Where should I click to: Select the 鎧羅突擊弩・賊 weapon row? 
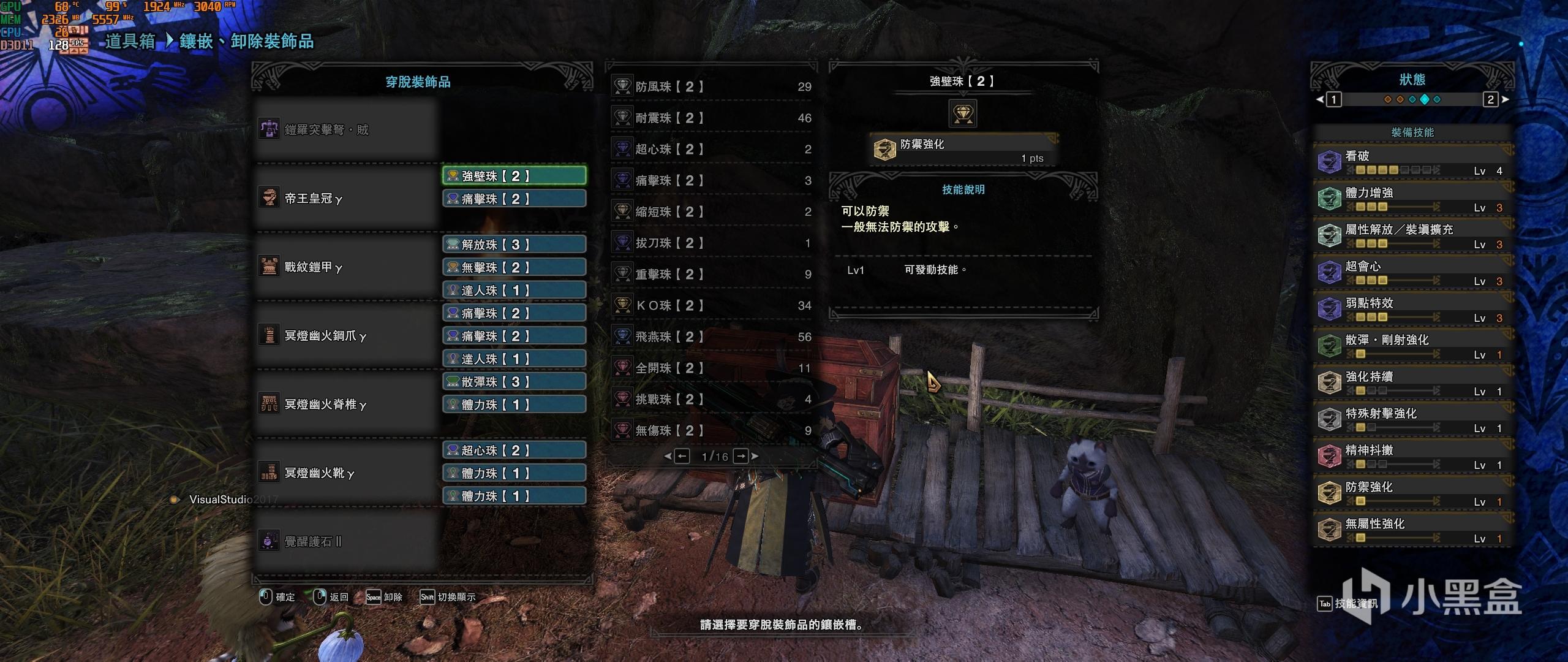346,129
